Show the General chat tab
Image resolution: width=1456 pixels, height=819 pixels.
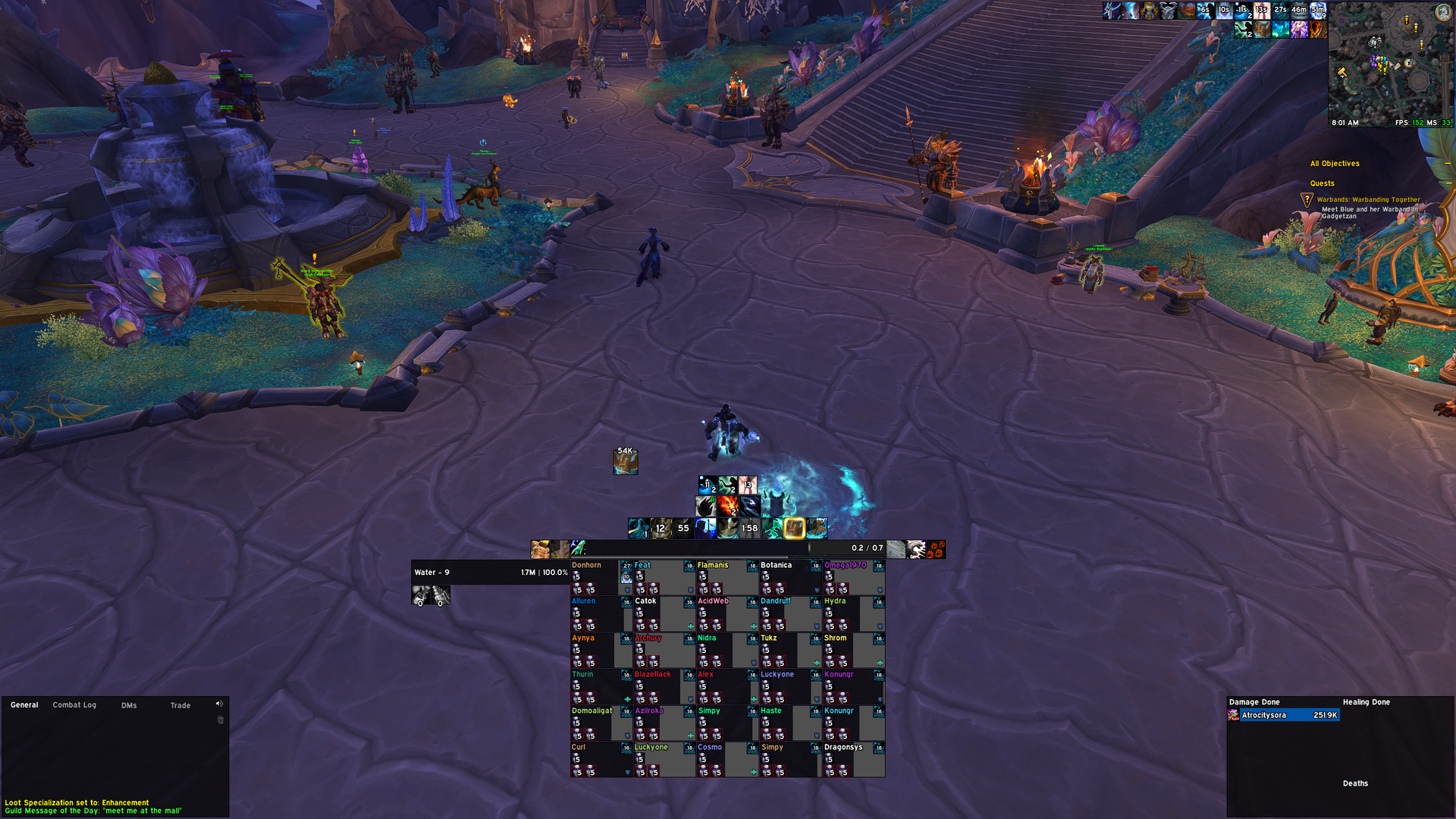(24, 705)
